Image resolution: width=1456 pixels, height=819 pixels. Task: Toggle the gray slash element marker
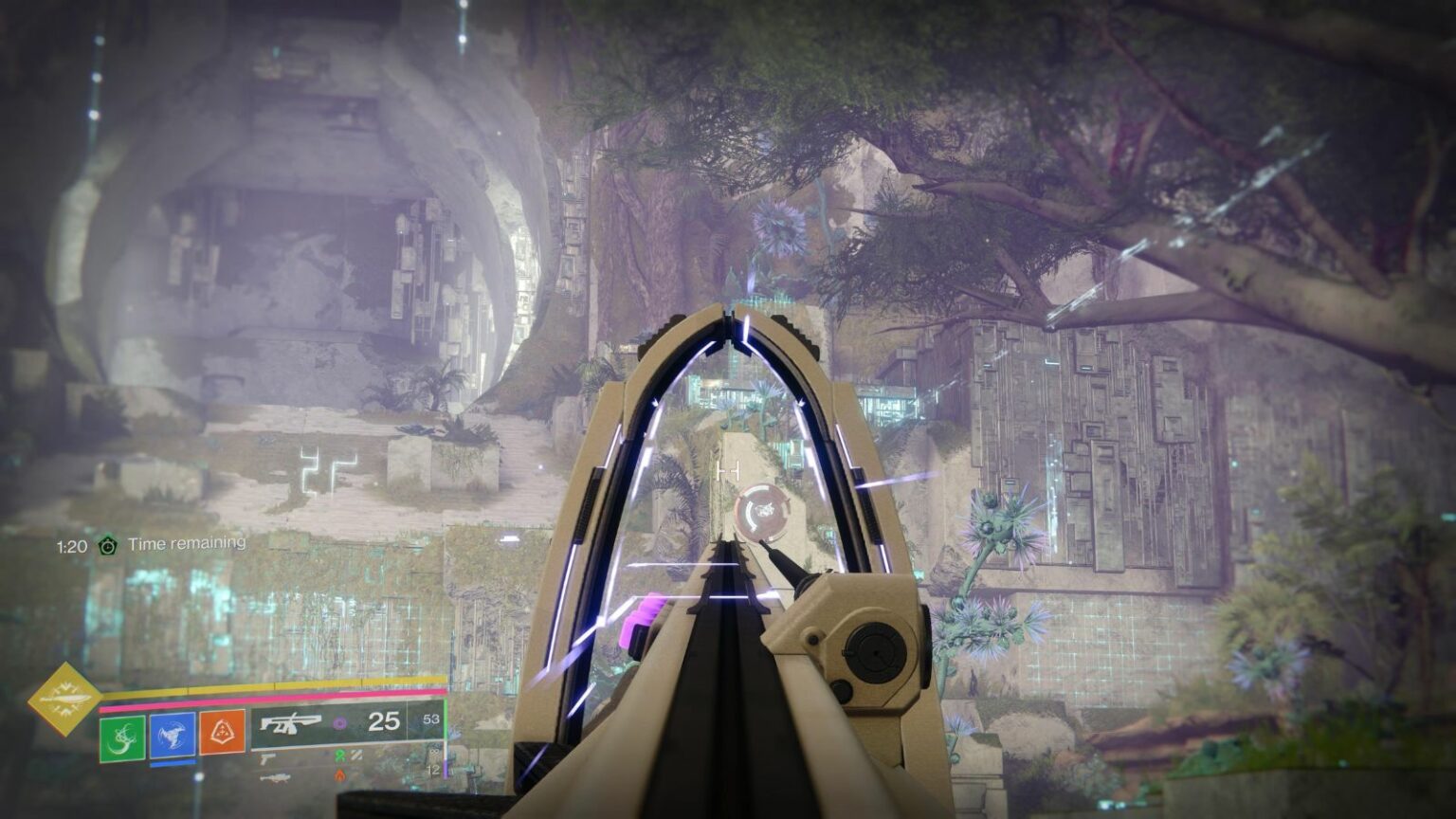pyautogui.click(x=355, y=755)
